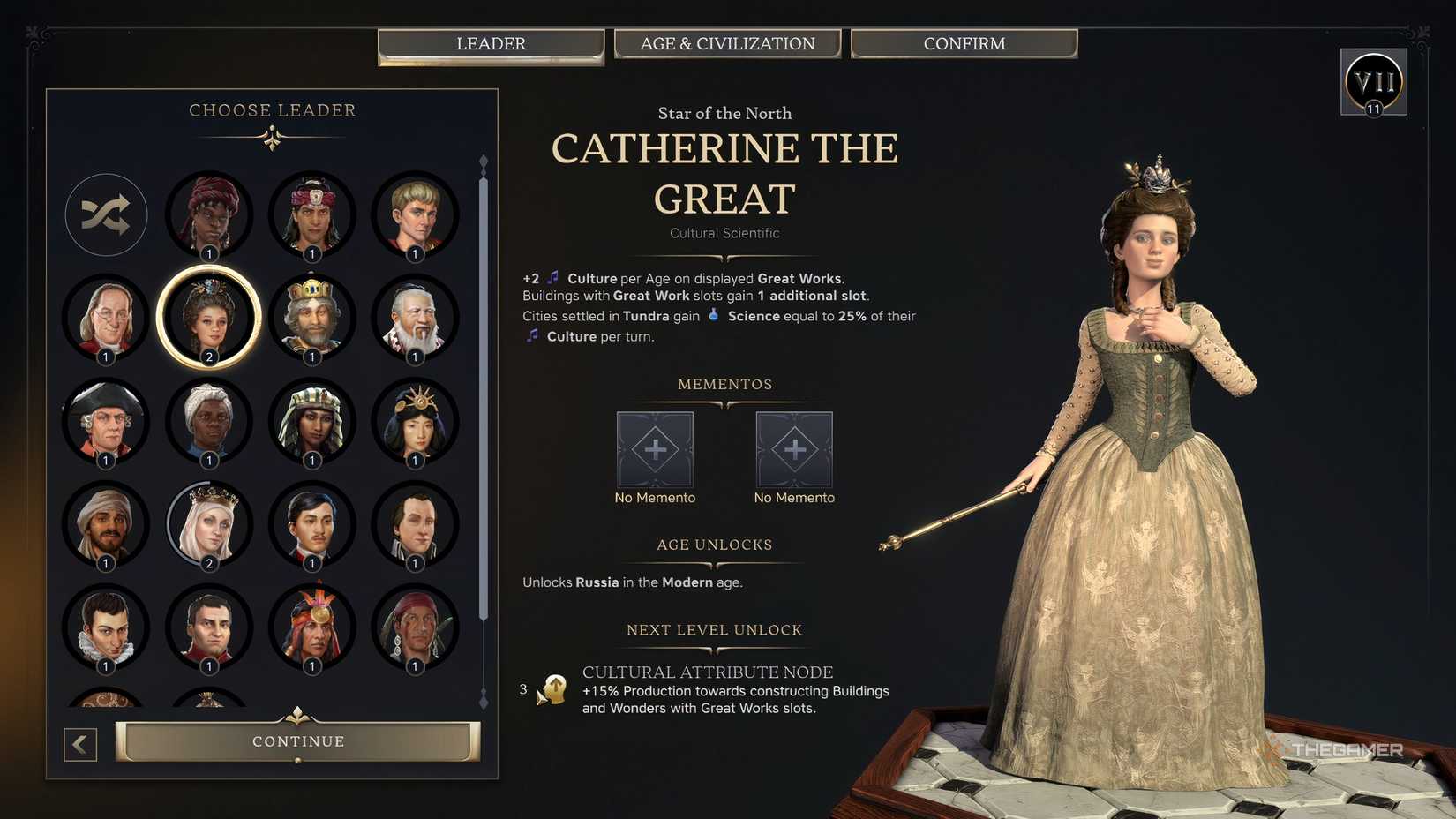The width and height of the screenshot is (1456, 819).
Task: Switch to the Age & Civilization tab
Action: click(727, 43)
